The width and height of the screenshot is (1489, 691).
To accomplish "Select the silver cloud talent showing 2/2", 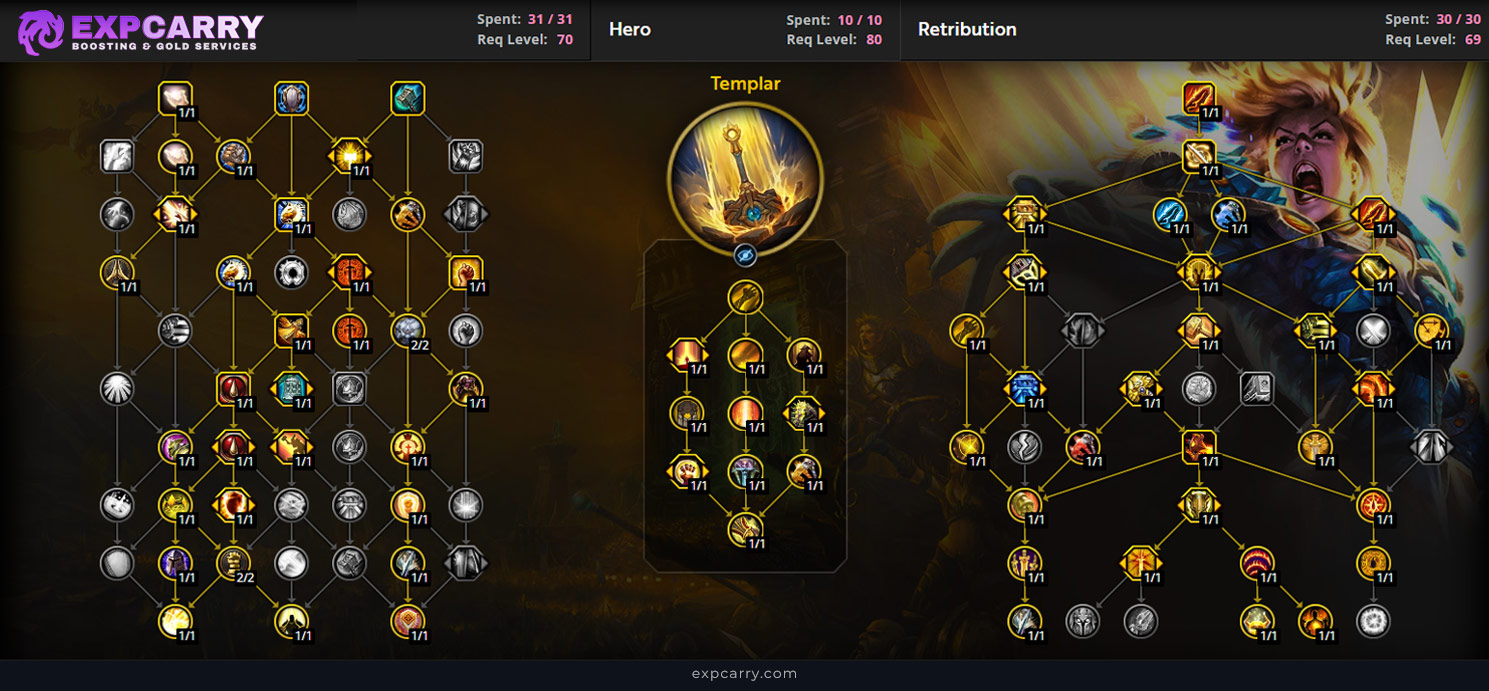I will pyautogui.click(x=408, y=330).
